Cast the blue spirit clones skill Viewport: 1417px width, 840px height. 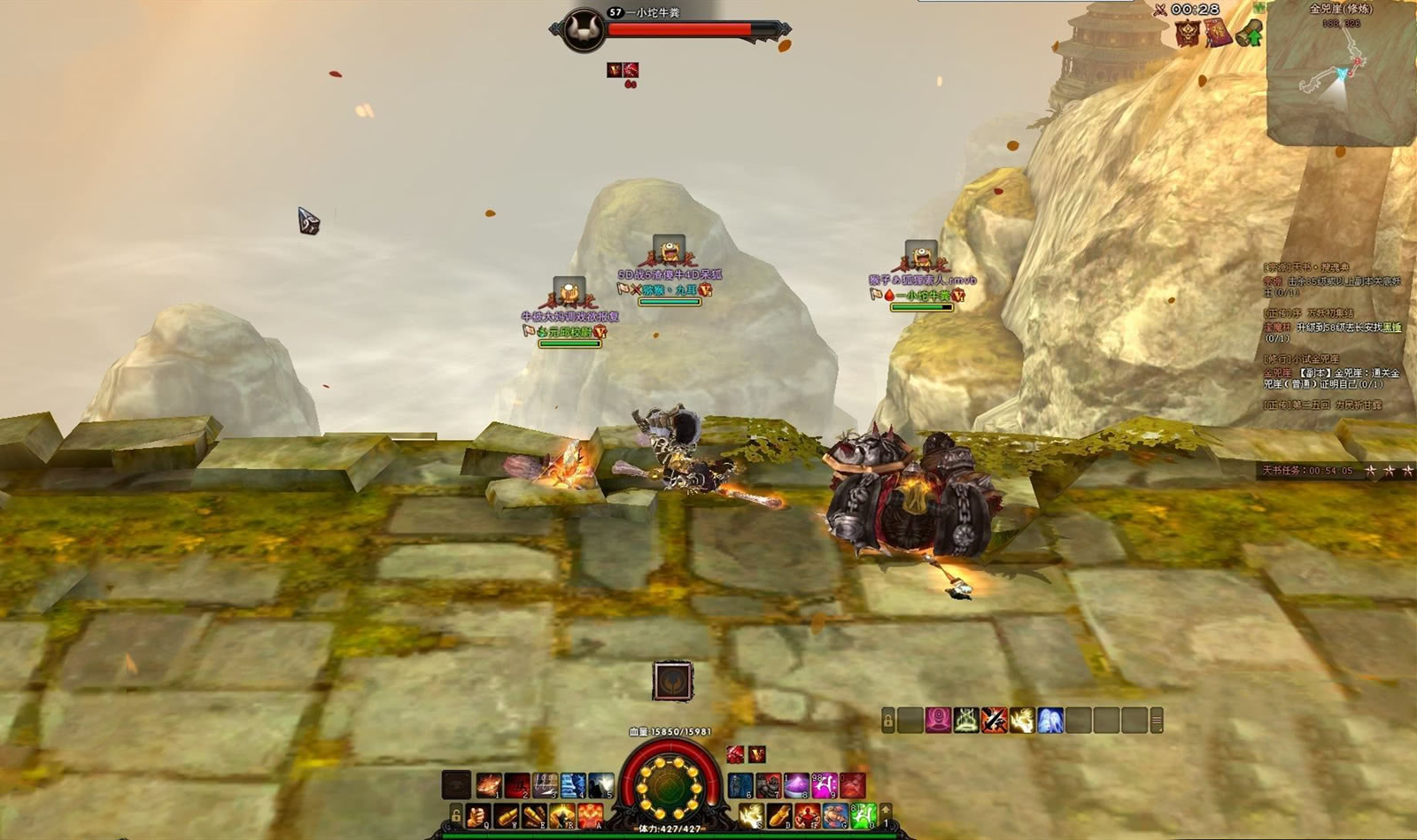coord(1049,720)
